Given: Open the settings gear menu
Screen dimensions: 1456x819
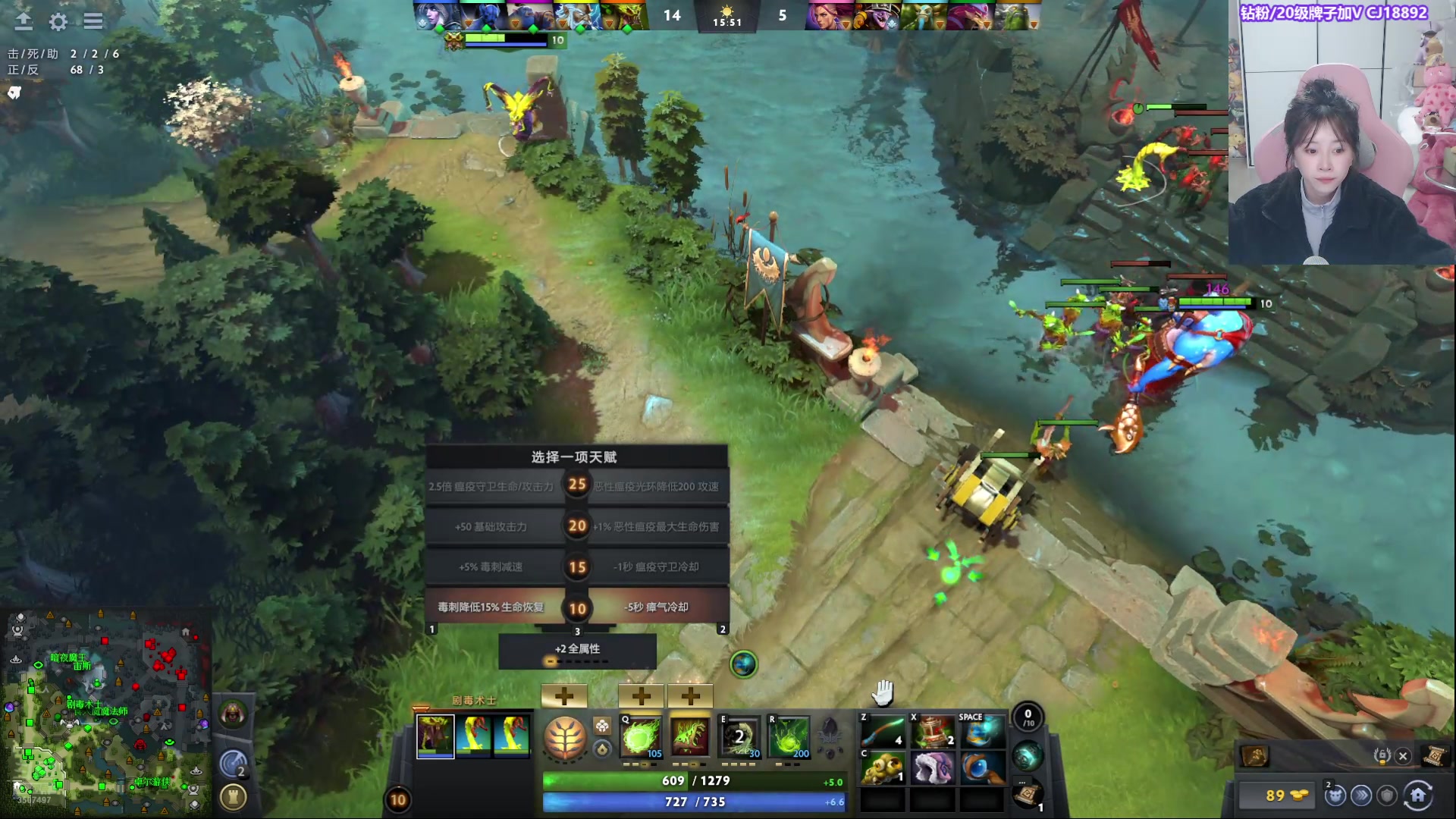Looking at the screenshot, I should tap(58, 22).
